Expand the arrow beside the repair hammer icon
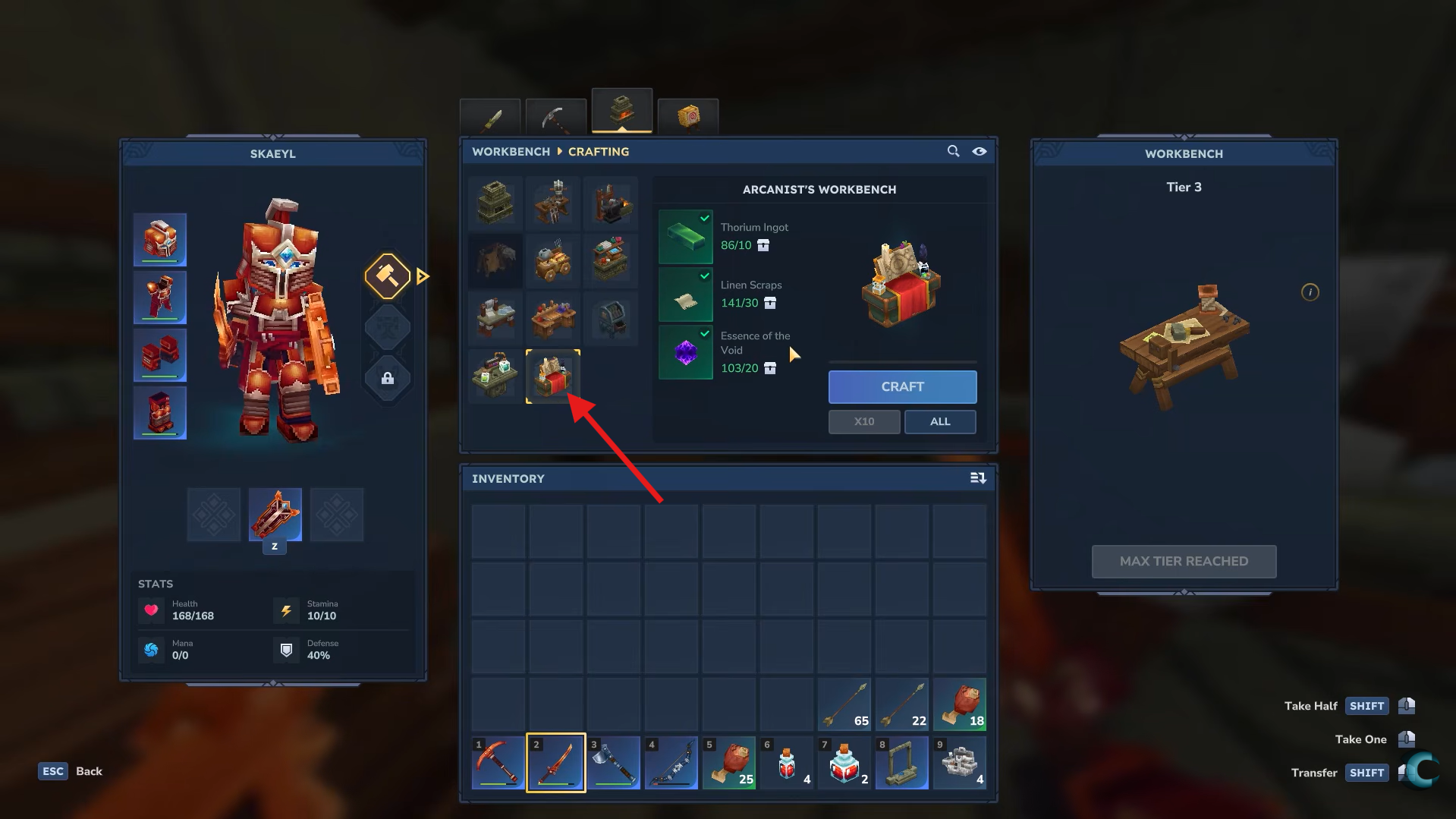This screenshot has width=1456, height=819. (423, 276)
